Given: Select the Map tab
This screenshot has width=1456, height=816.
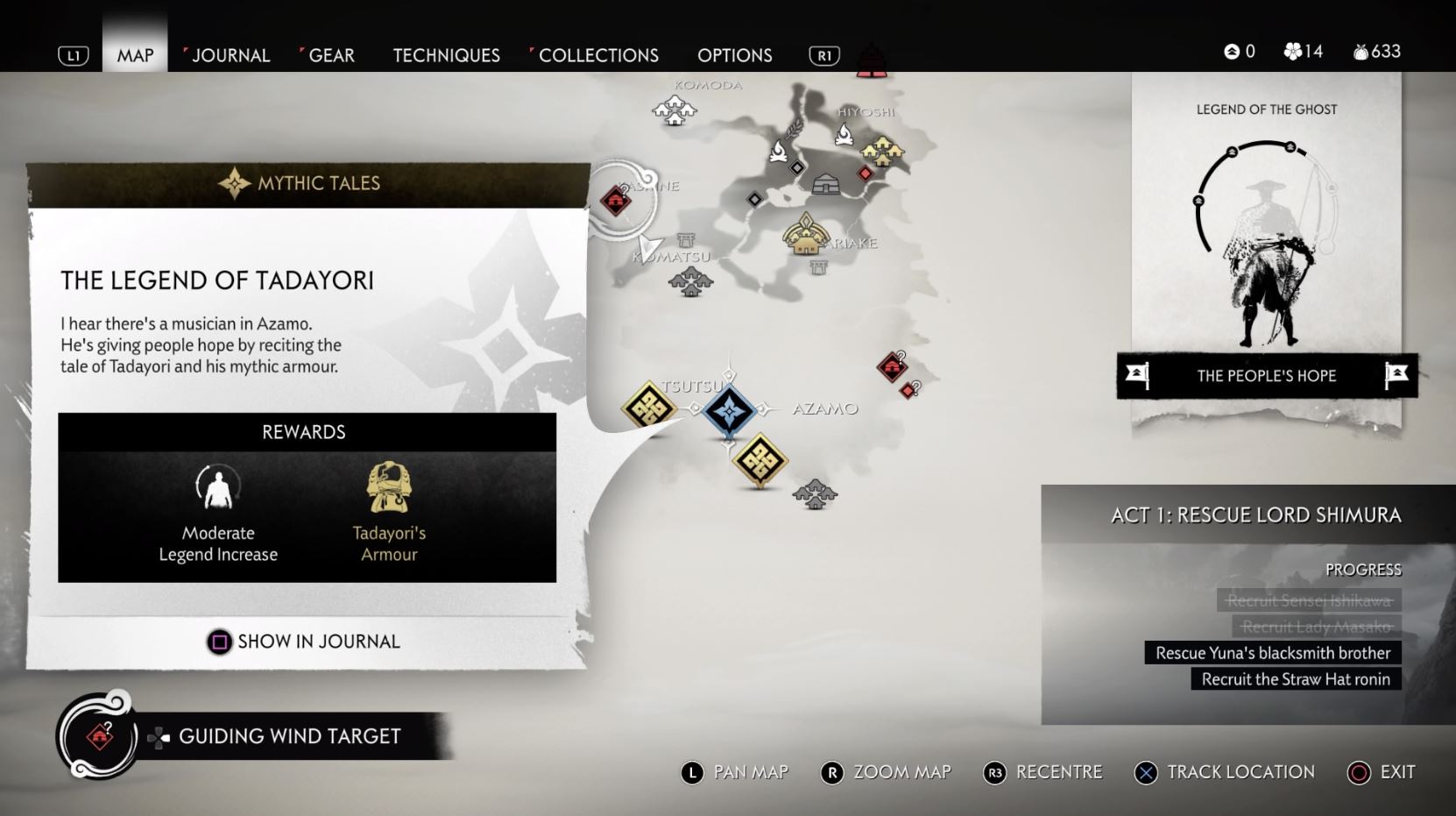Looking at the screenshot, I should click(135, 55).
